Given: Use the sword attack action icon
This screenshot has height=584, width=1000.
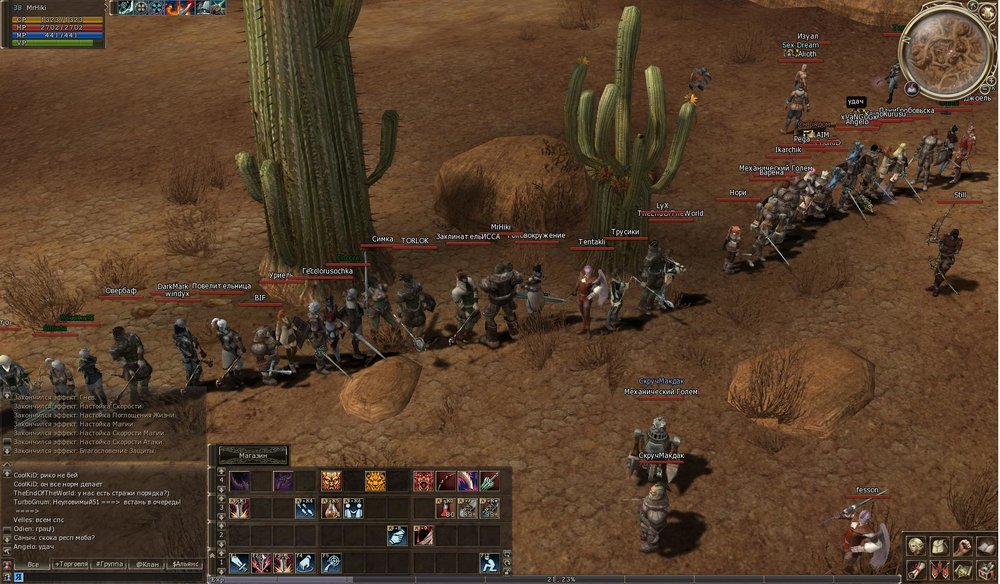Looking at the screenshot, I should 239,563.
